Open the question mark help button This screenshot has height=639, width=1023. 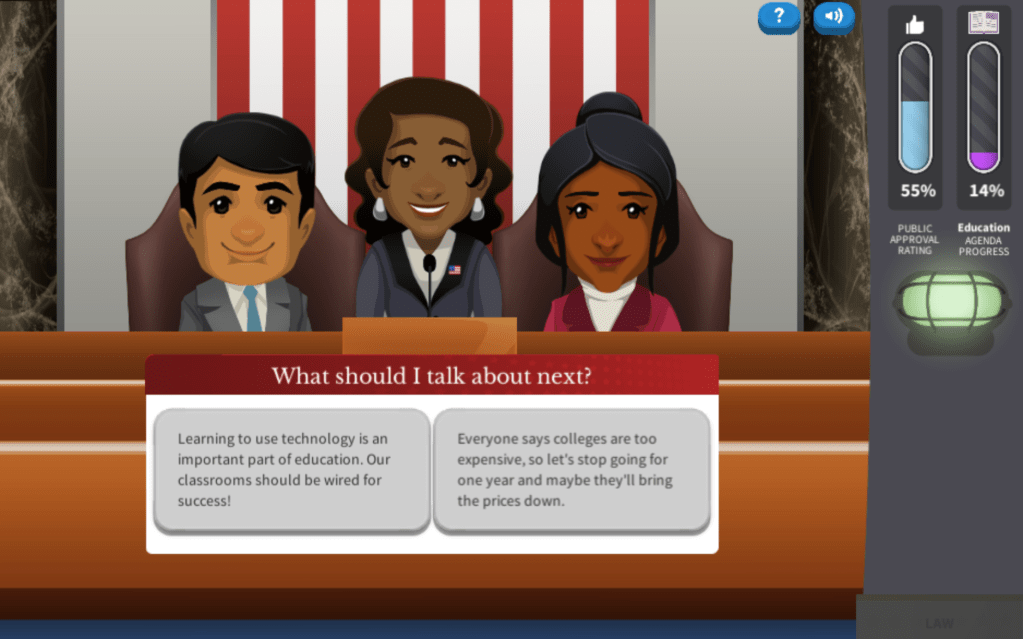[x=778, y=17]
